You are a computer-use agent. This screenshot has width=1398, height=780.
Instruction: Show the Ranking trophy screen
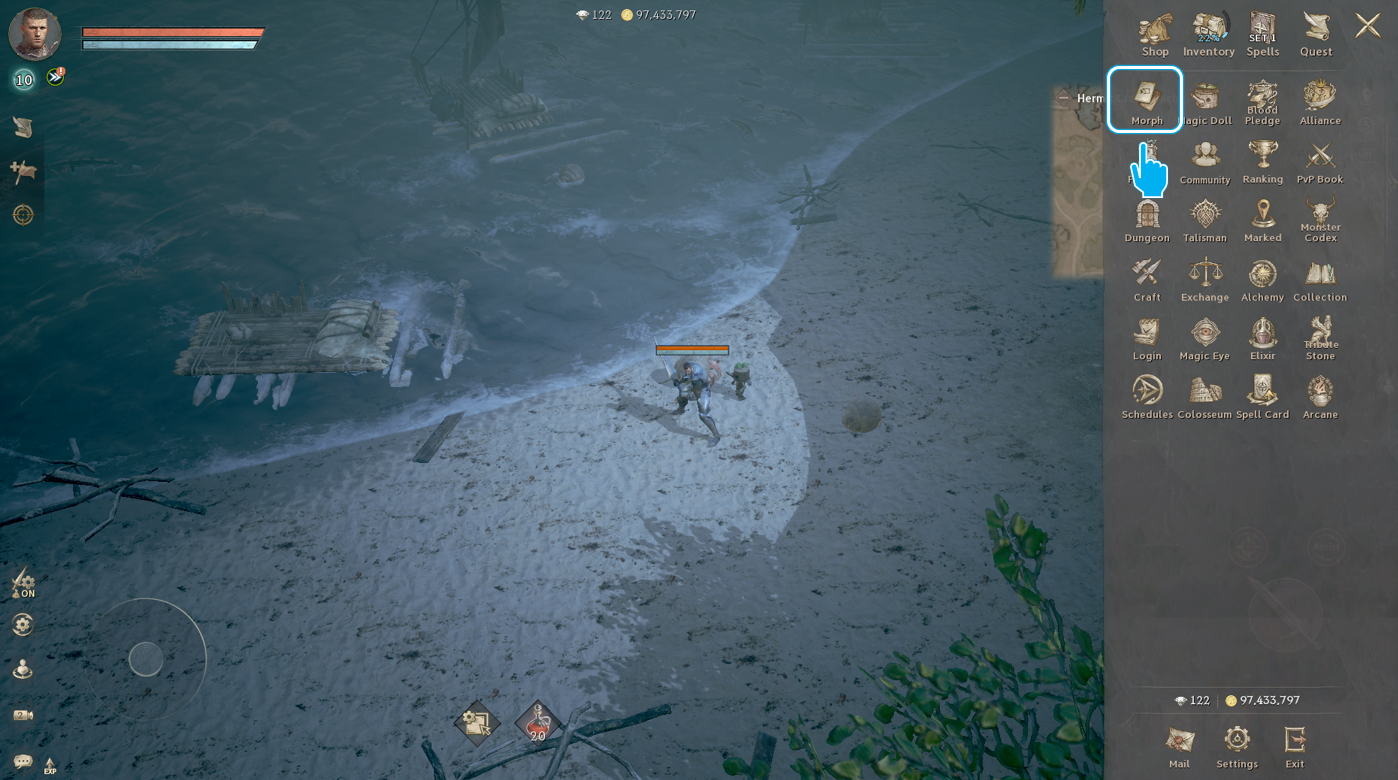(x=1262, y=161)
